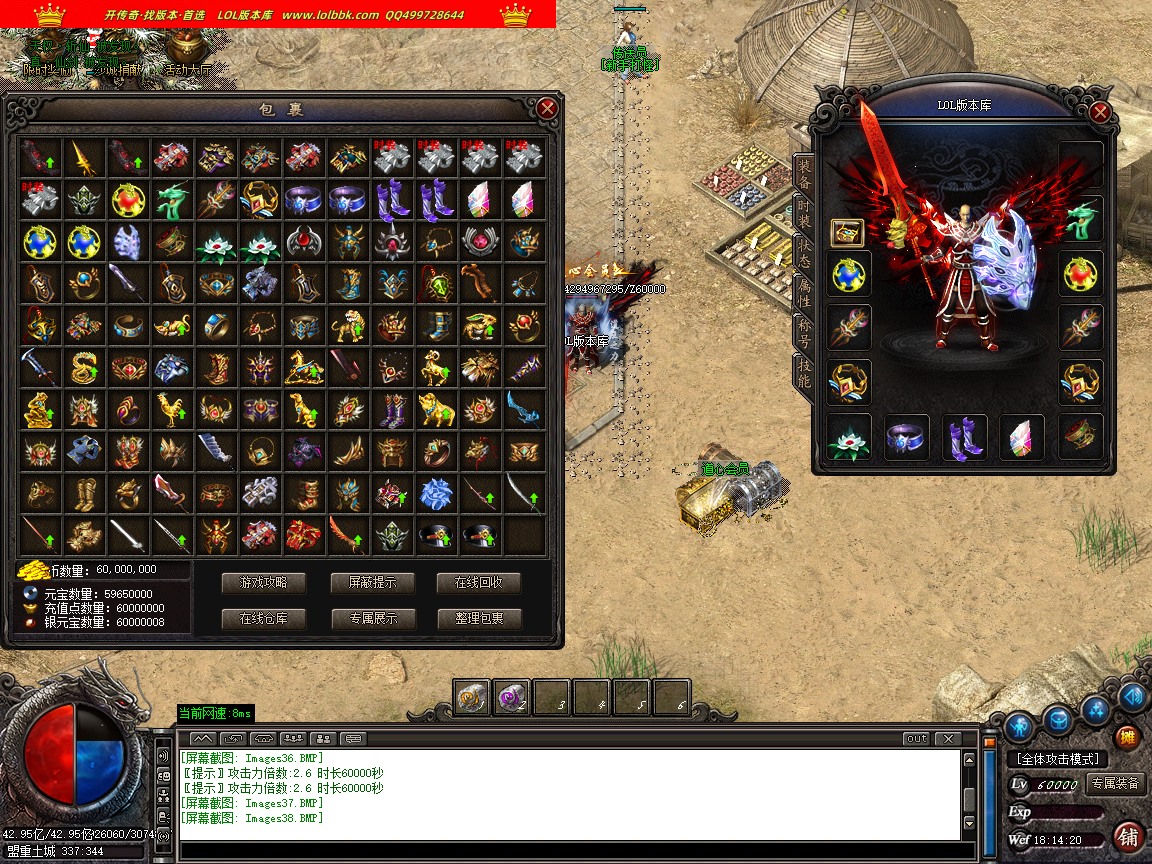This screenshot has width=1152, height=864.
Task: View the 称号 titles tab
Action: point(803,330)
